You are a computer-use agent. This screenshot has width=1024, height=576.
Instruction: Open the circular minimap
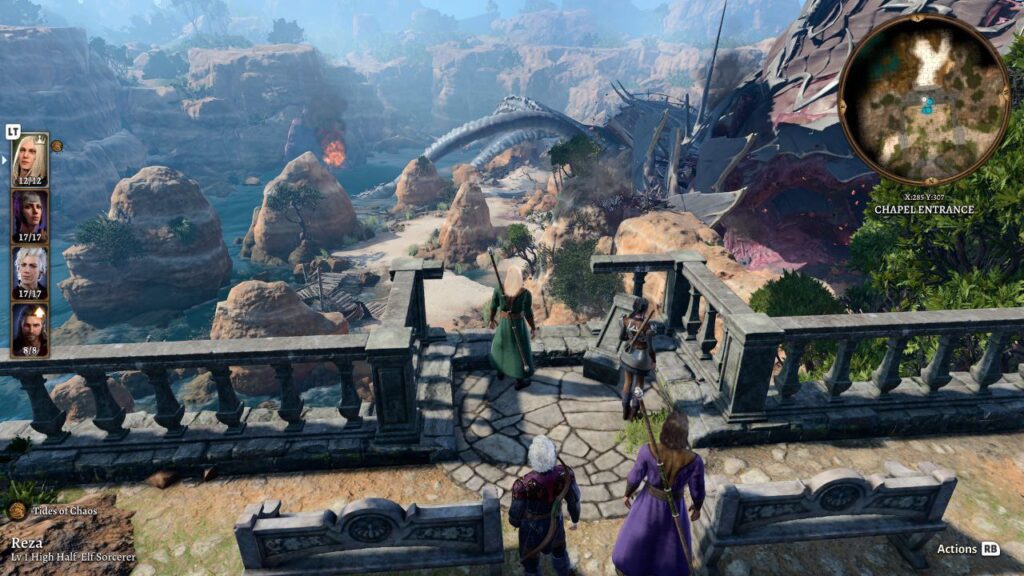pyautogui.click(x=923, y=98)
